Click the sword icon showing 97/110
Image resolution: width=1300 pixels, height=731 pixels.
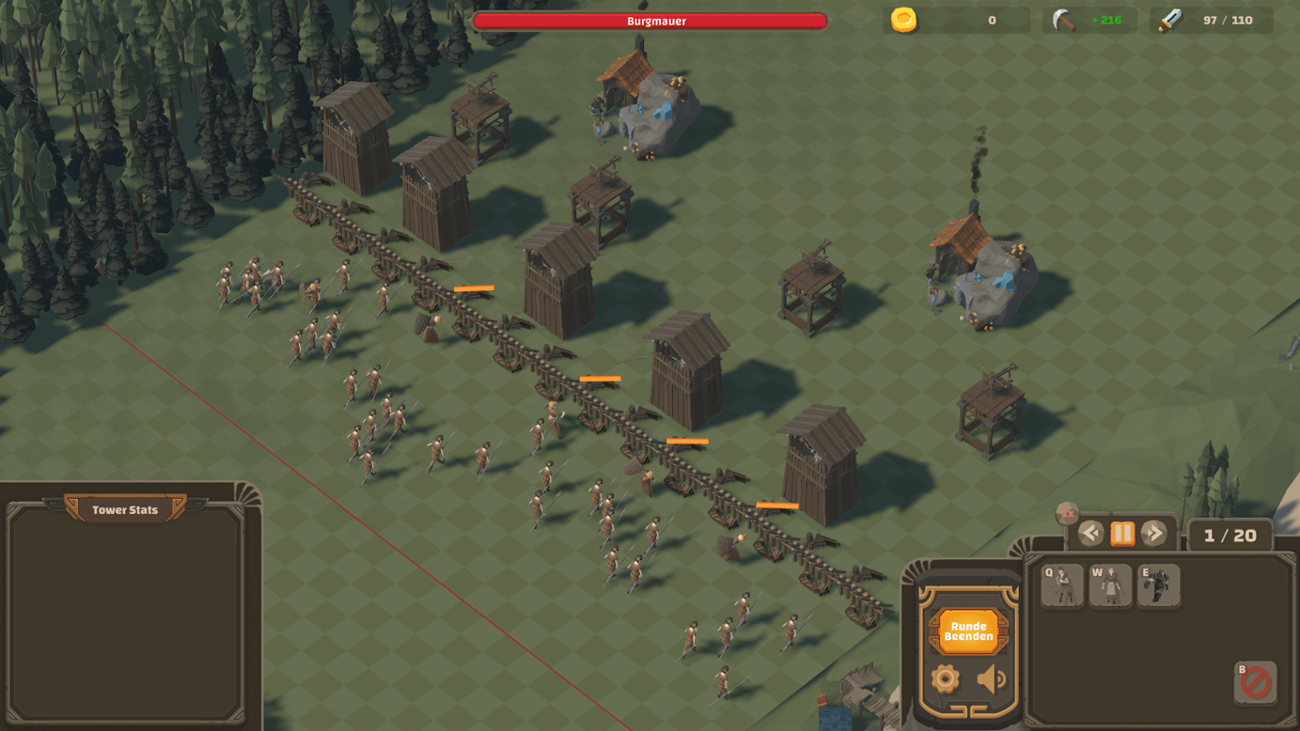pyautogui.click(x=1173, y=18)
